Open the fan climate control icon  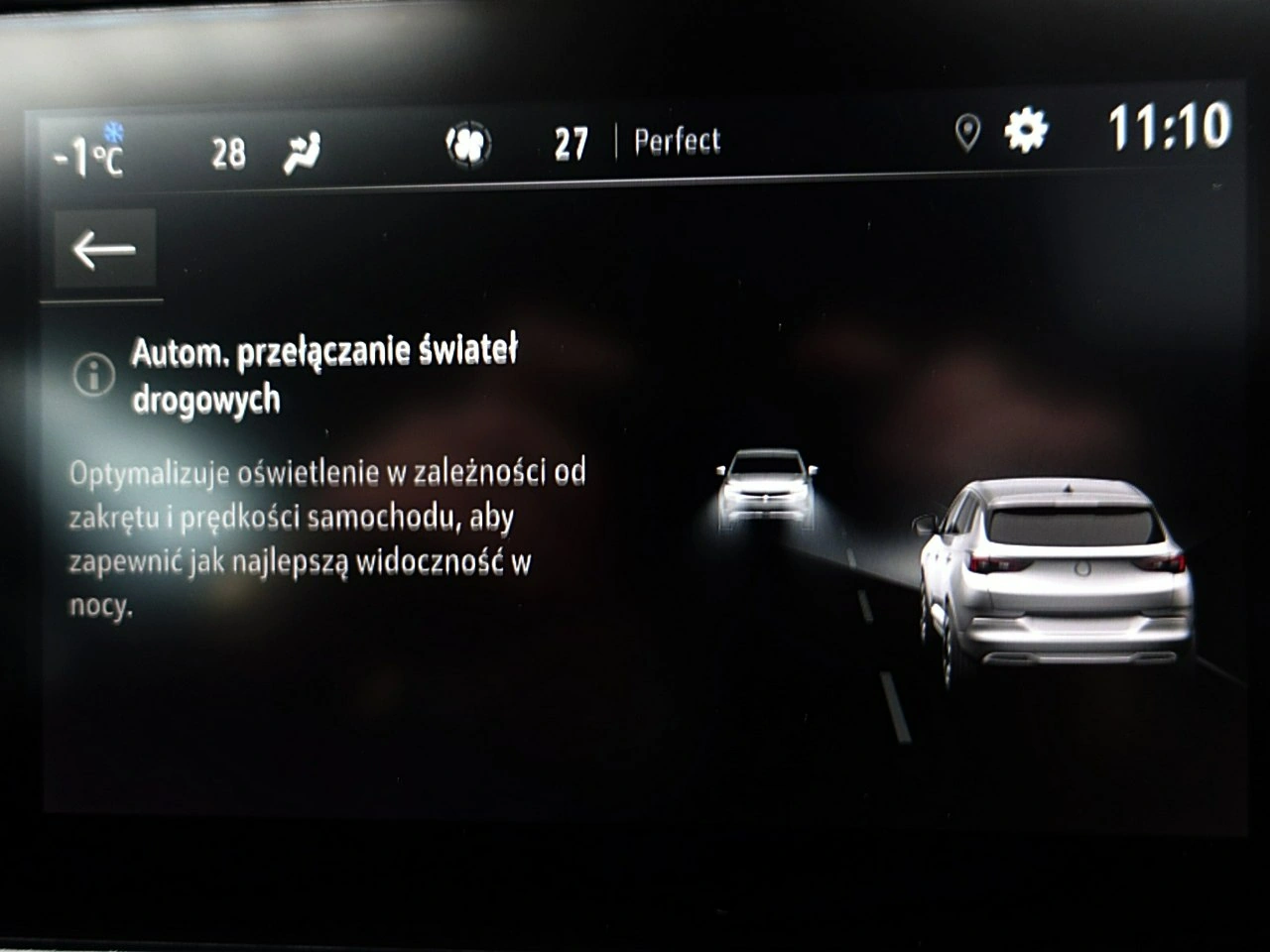[468, 145]
